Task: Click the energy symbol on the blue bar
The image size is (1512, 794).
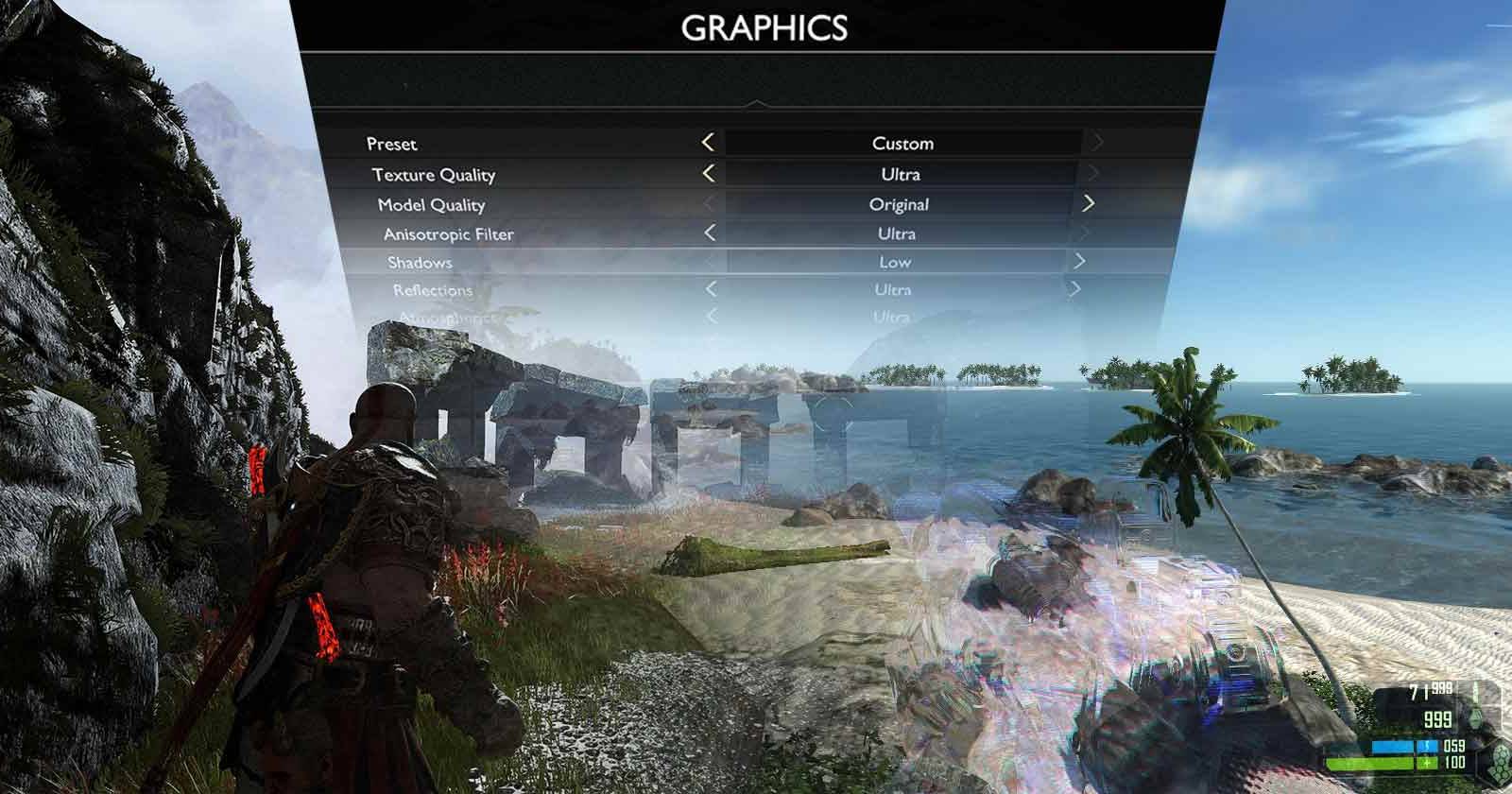Action: click(1426, 746)
